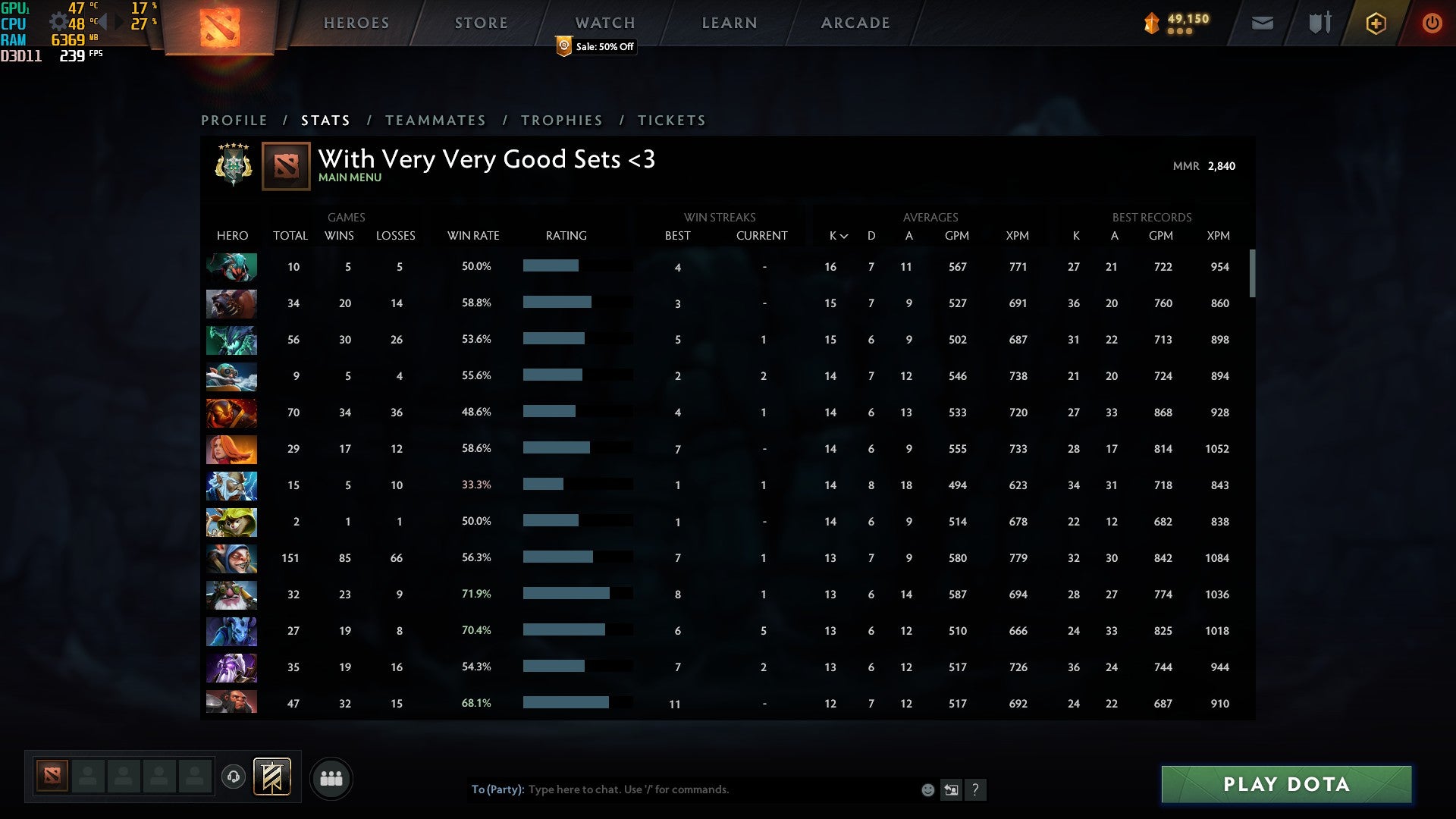This screenshot has height=819, width=1456.
Task: Open the Armory shield-and-sword icon
Action: click(x=1319, y=23)
